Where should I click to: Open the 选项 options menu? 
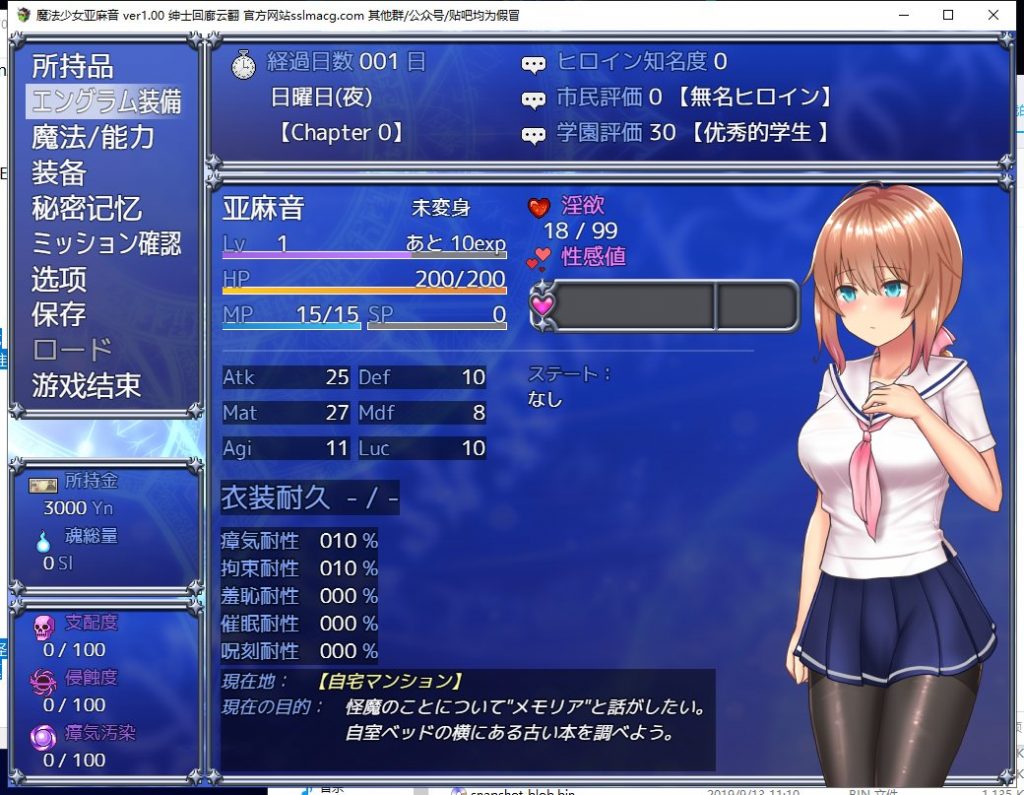[59, 278]
